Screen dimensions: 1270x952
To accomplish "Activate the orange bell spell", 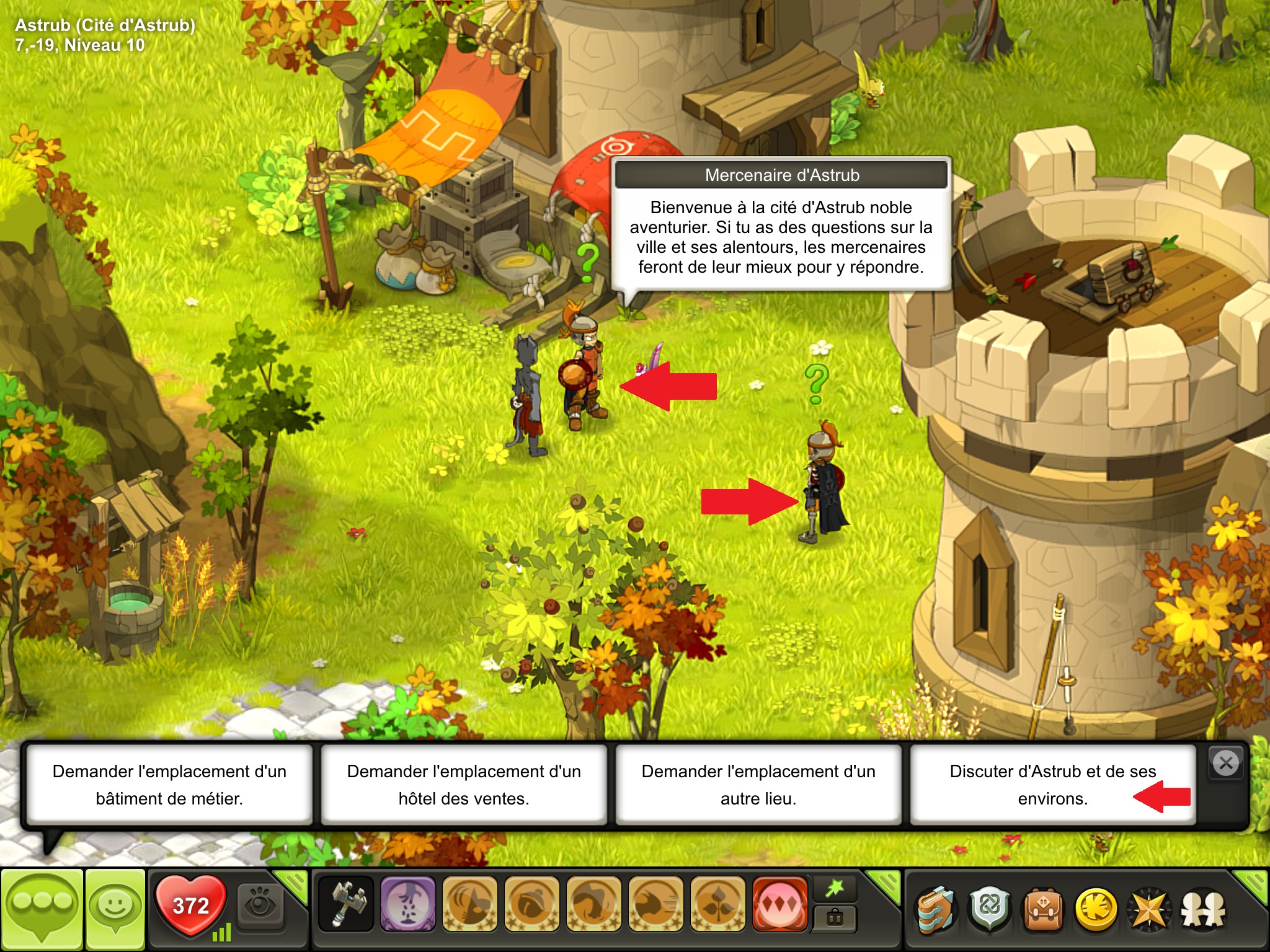I will click(x=531, y=904).
